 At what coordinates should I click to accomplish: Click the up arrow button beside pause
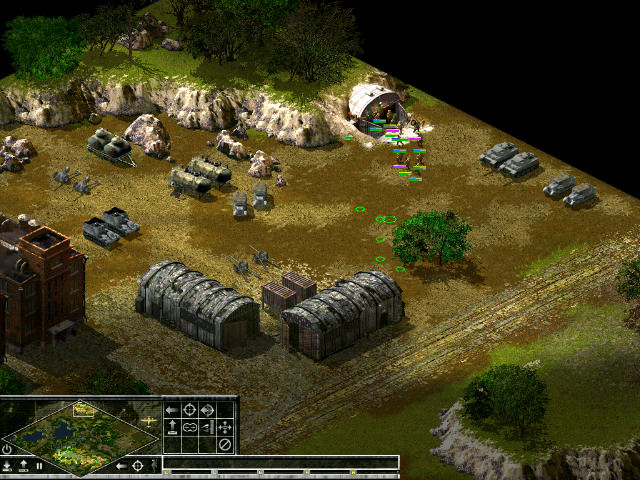coord(23,466)
